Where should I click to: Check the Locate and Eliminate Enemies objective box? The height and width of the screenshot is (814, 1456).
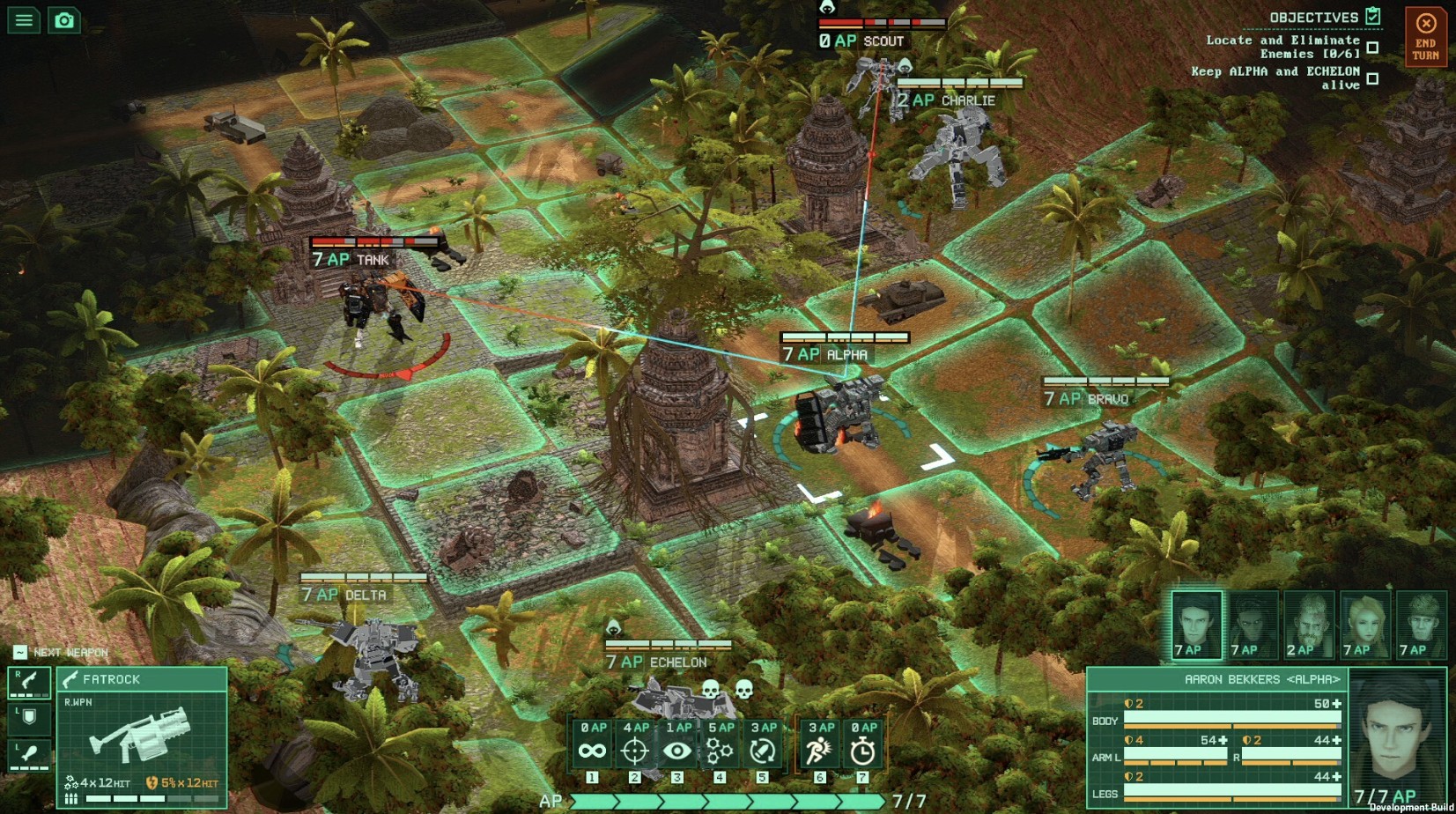pos(1371,47)
